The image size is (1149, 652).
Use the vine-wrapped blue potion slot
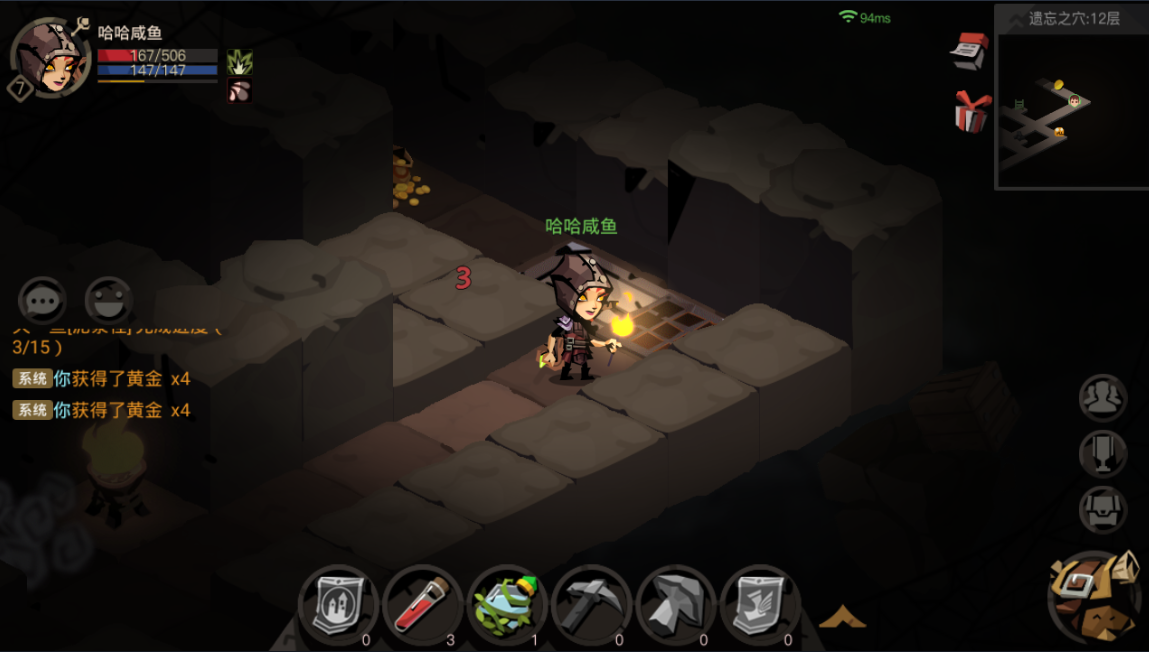pyautogui.click(x=506, y=603)
